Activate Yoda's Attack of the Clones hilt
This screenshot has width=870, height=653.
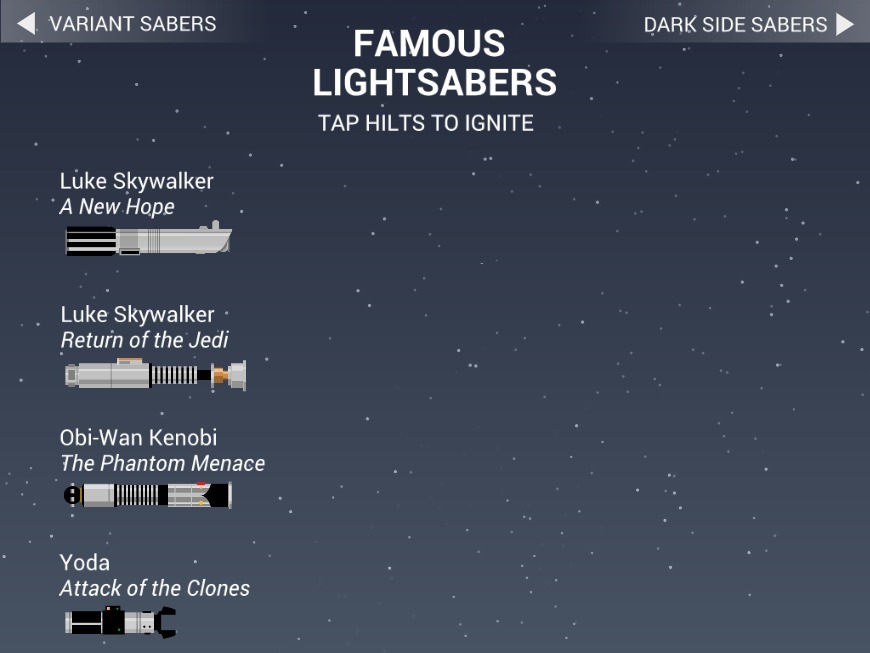tap(120, 621)
